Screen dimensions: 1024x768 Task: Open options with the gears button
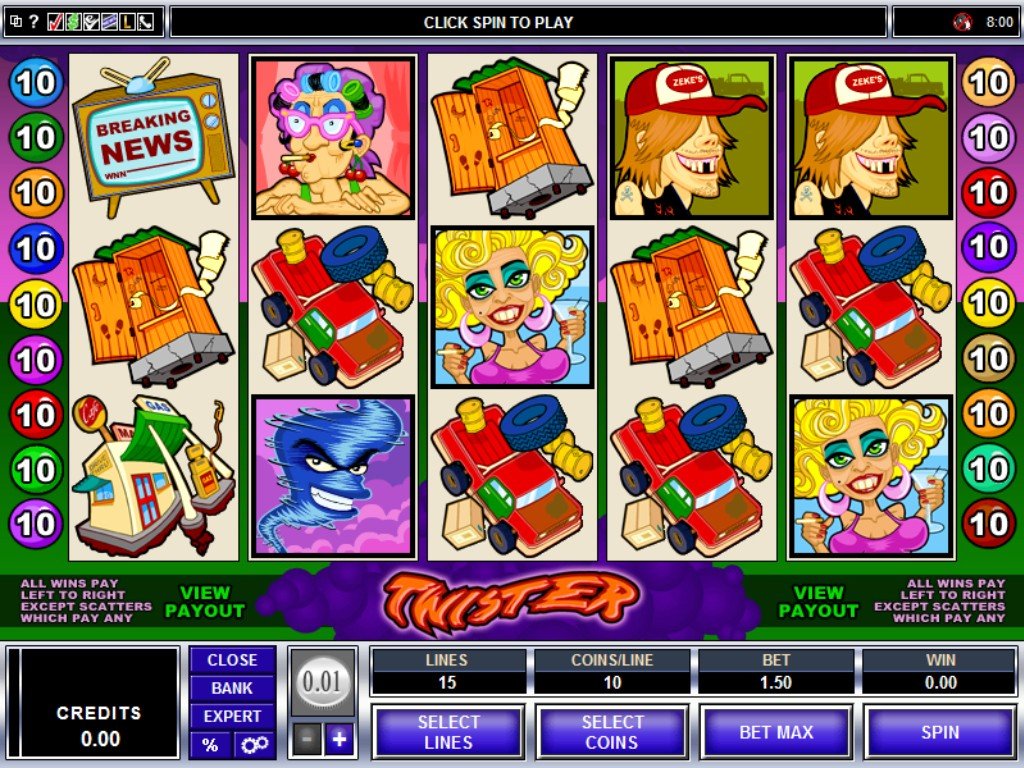tap(253, 745)
